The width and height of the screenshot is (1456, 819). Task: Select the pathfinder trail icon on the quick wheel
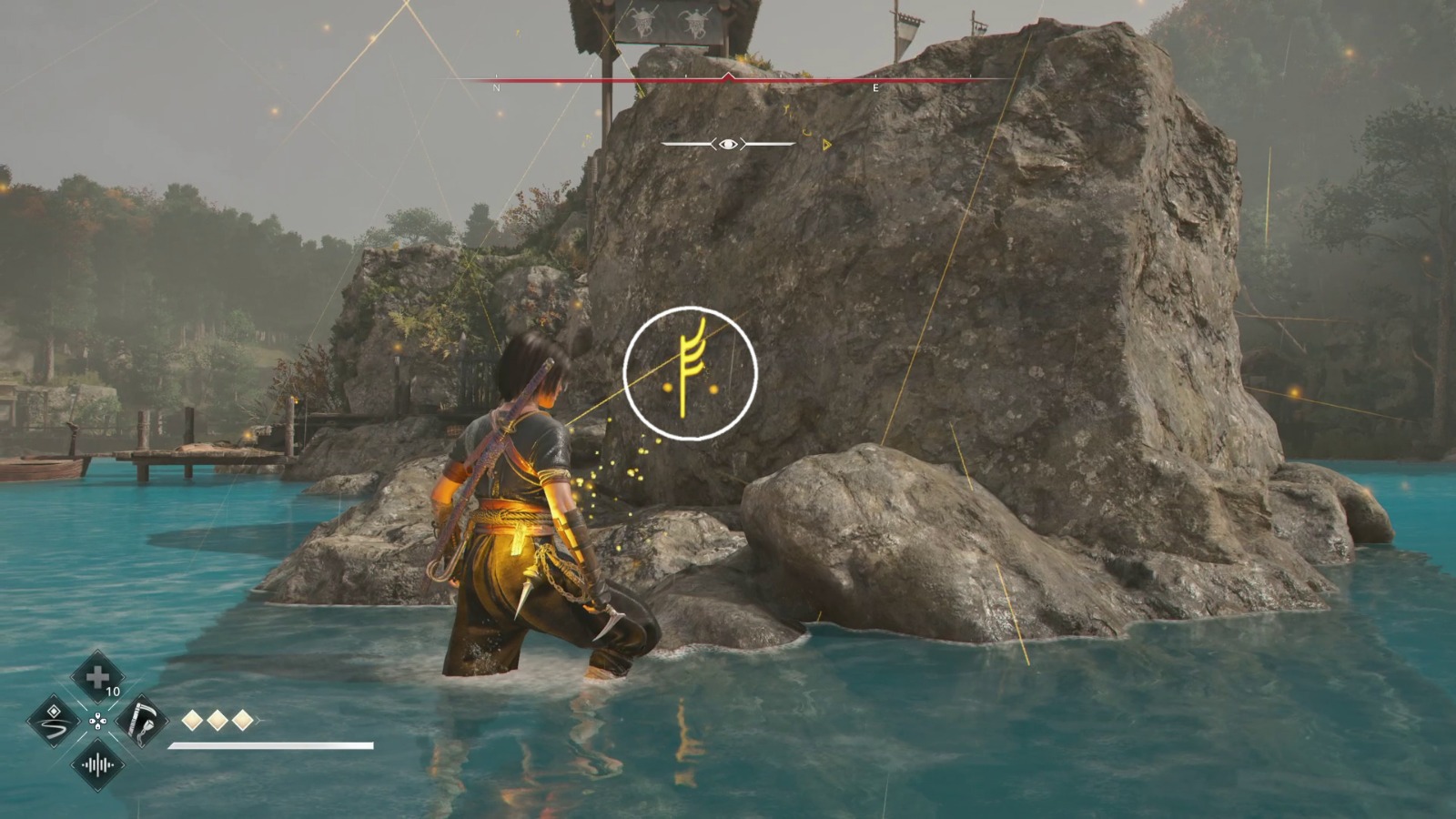click(x=54, y=722)
